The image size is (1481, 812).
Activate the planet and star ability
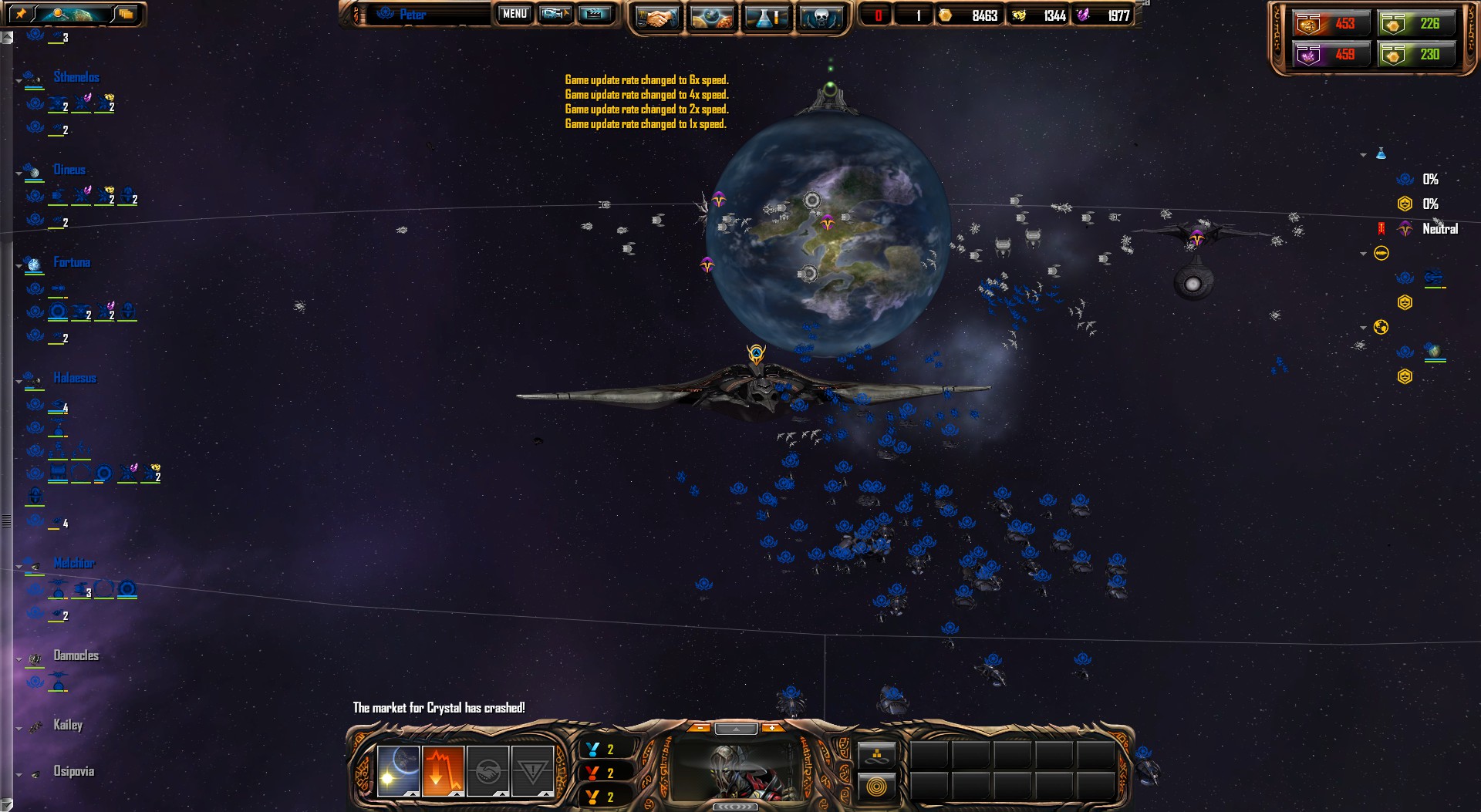398,770
